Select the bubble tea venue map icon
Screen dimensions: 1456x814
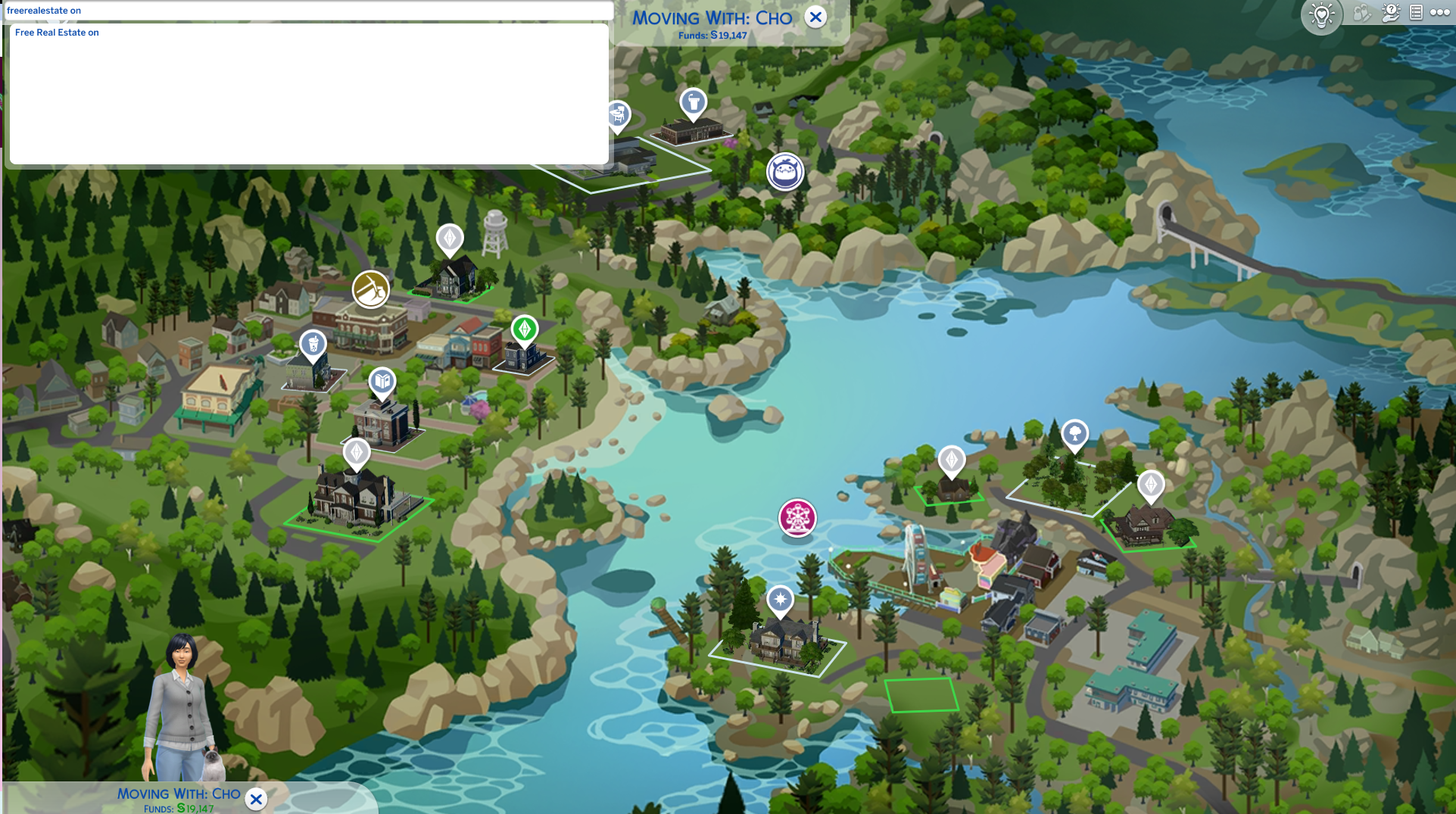313,343
